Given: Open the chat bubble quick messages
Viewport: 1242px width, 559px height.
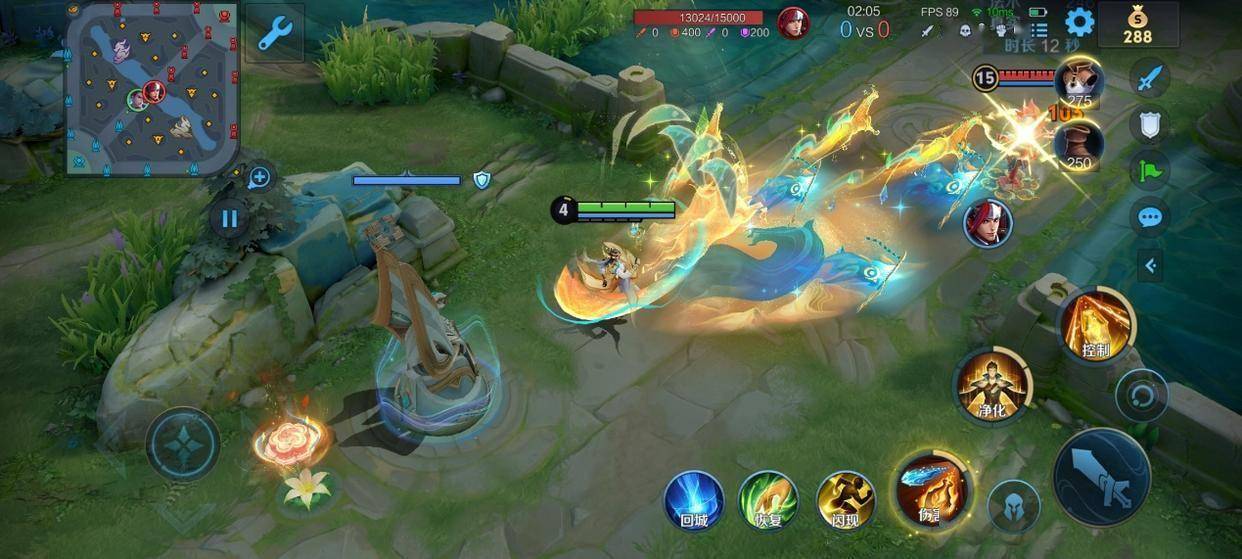Looking at the screenshot, I should pyautogui.click(x=1150, y=217).
